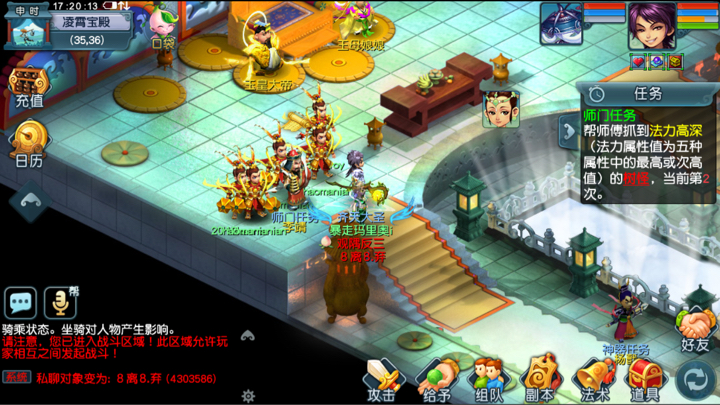This screenshot has height=405, width=720.
Task: Select the pet portrait
Action: 561,24
